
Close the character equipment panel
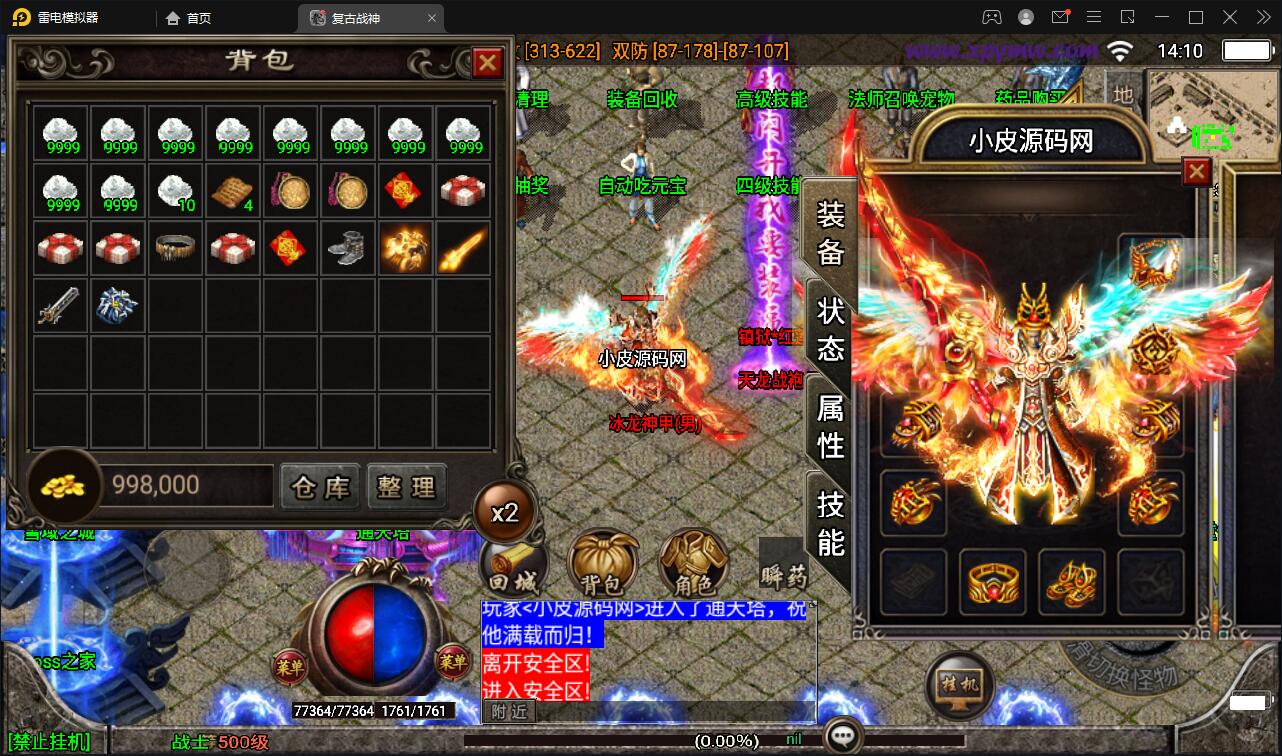(1197, 172)
